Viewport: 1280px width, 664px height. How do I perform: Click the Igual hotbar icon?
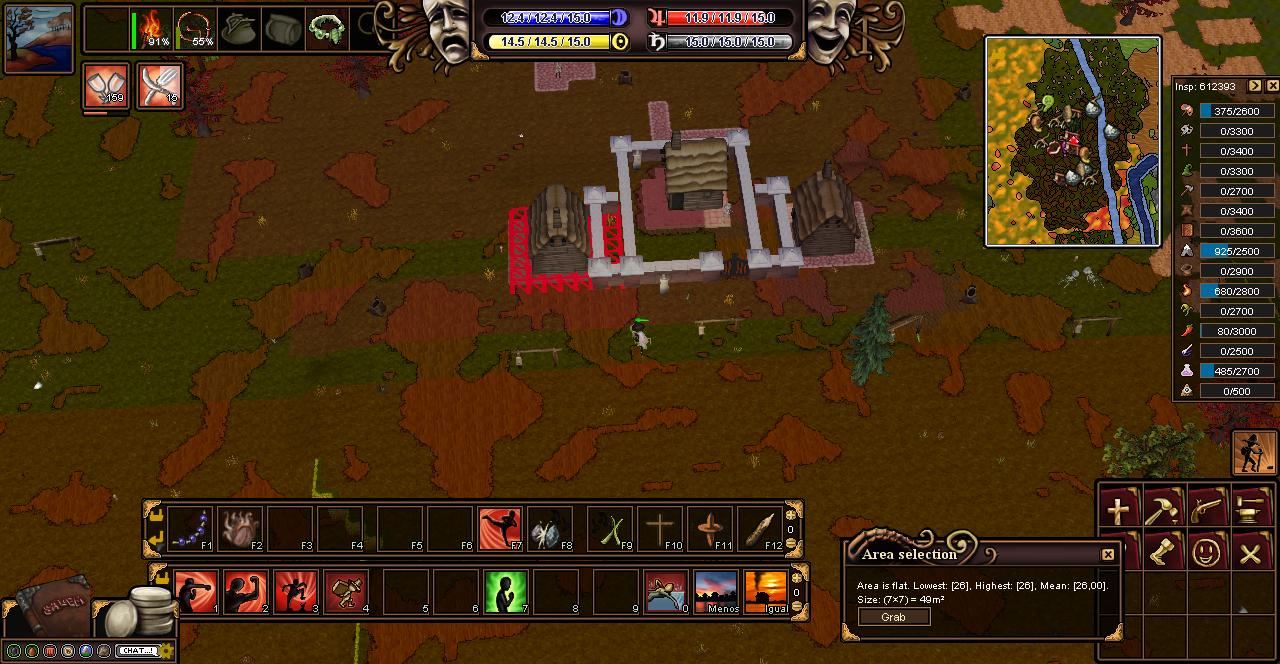pos(766,591)
